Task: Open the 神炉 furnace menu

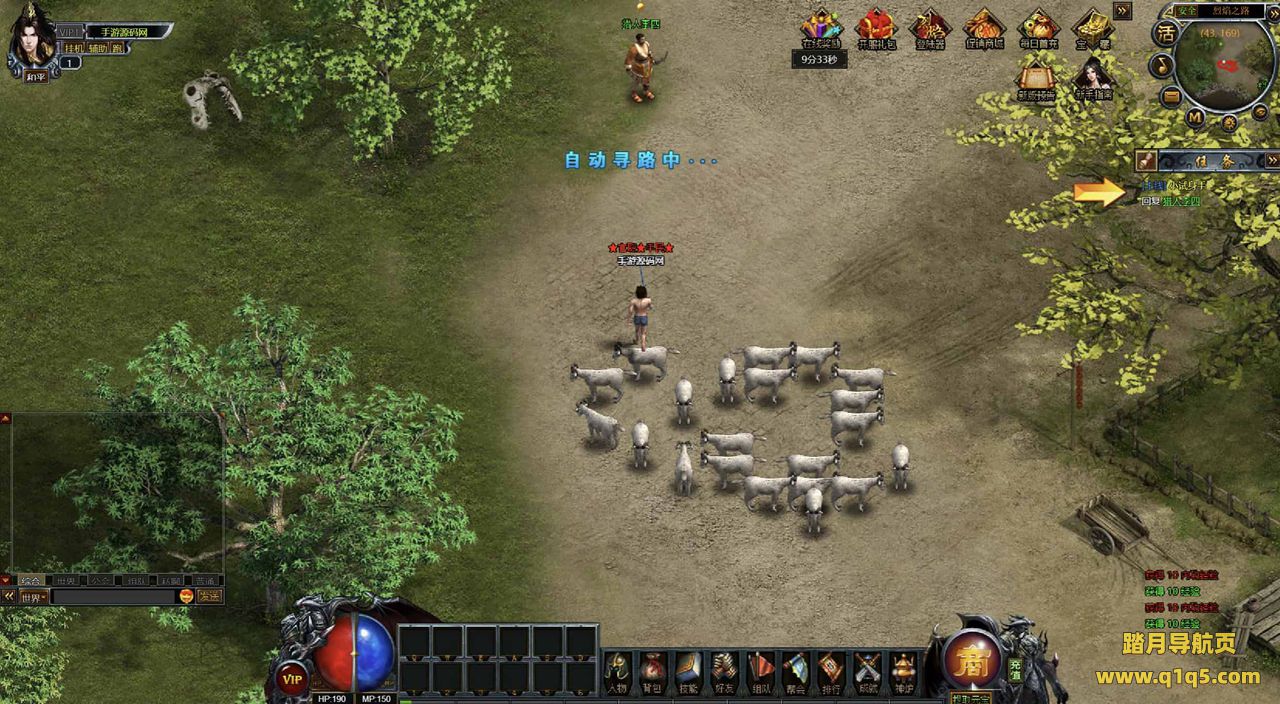Action: pos(903,669)
